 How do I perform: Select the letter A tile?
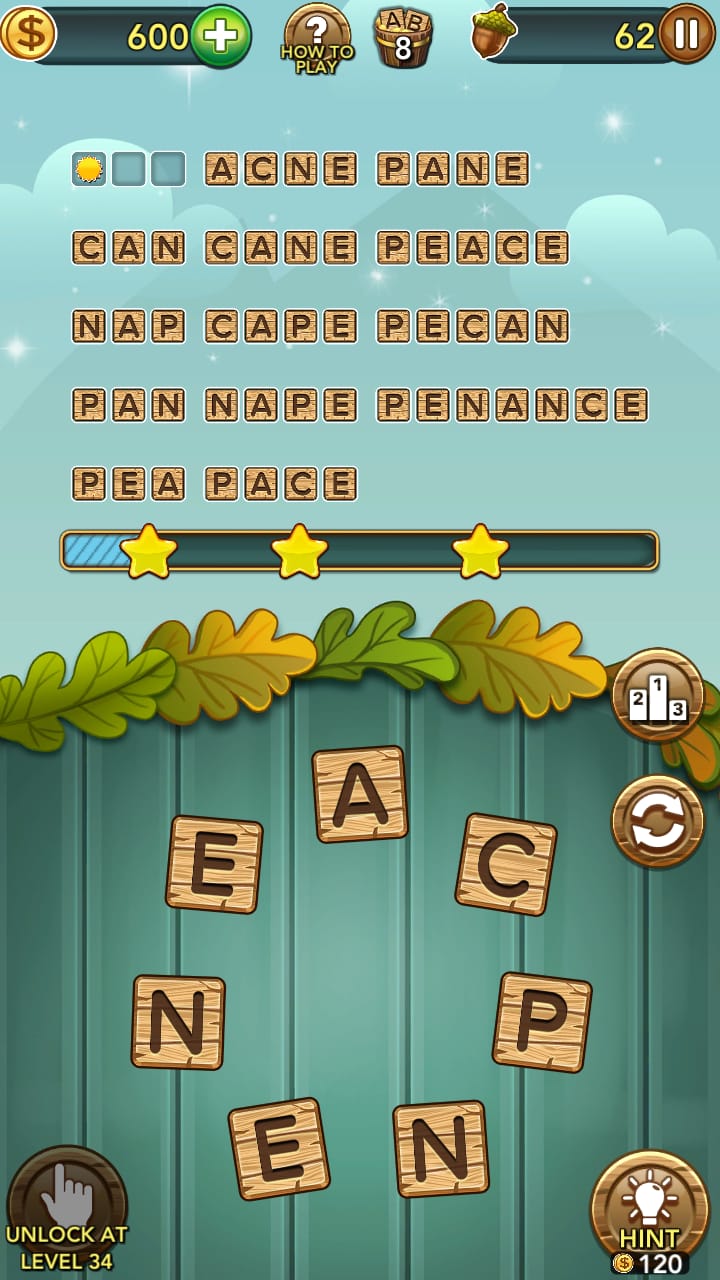[x=360, y=794]
